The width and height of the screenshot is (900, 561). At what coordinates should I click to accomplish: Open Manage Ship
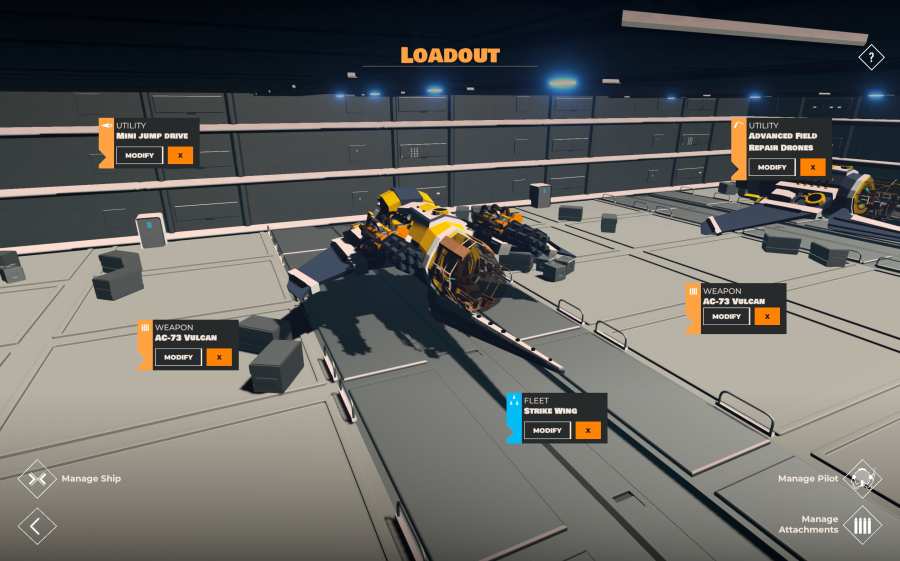tap(38, 479)
